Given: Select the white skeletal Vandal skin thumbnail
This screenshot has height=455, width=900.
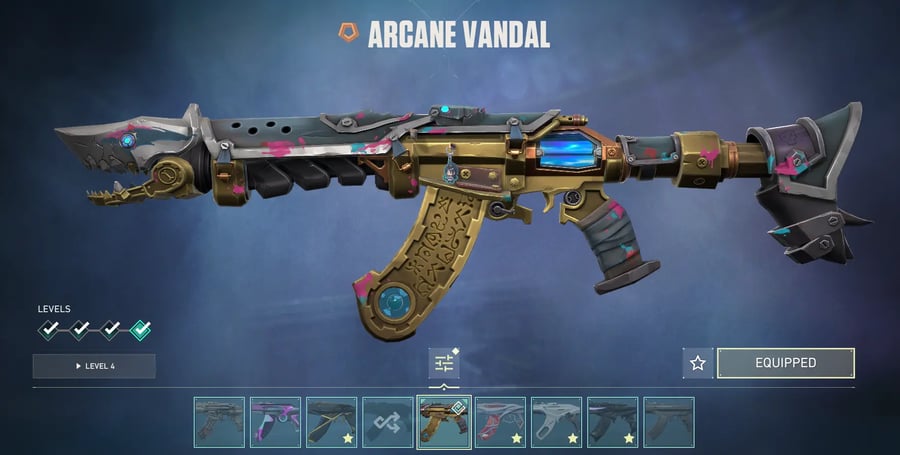Looking at the screenshot, I should 556,422.
